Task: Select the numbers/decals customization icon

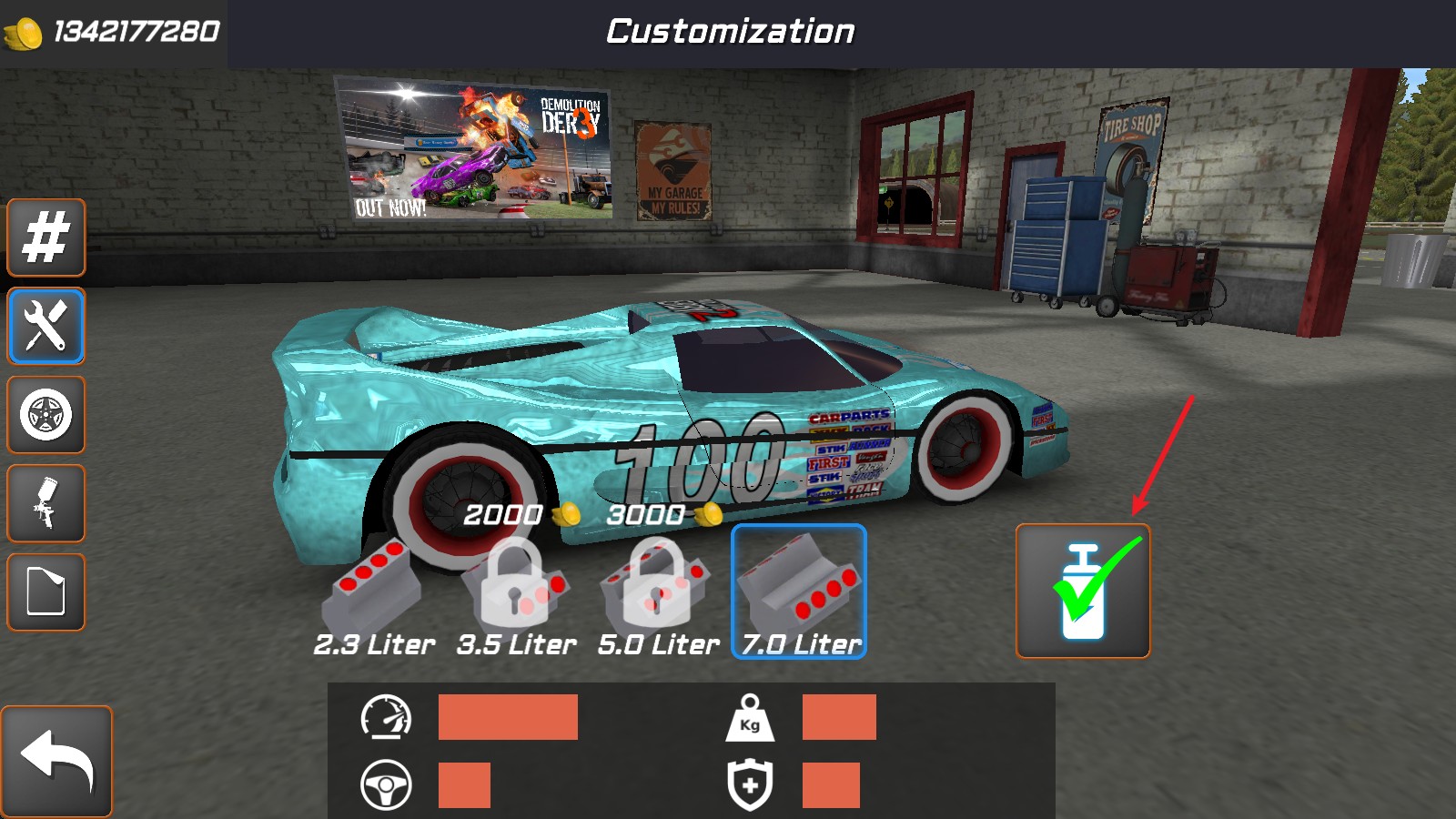Action: pos(45,238)
